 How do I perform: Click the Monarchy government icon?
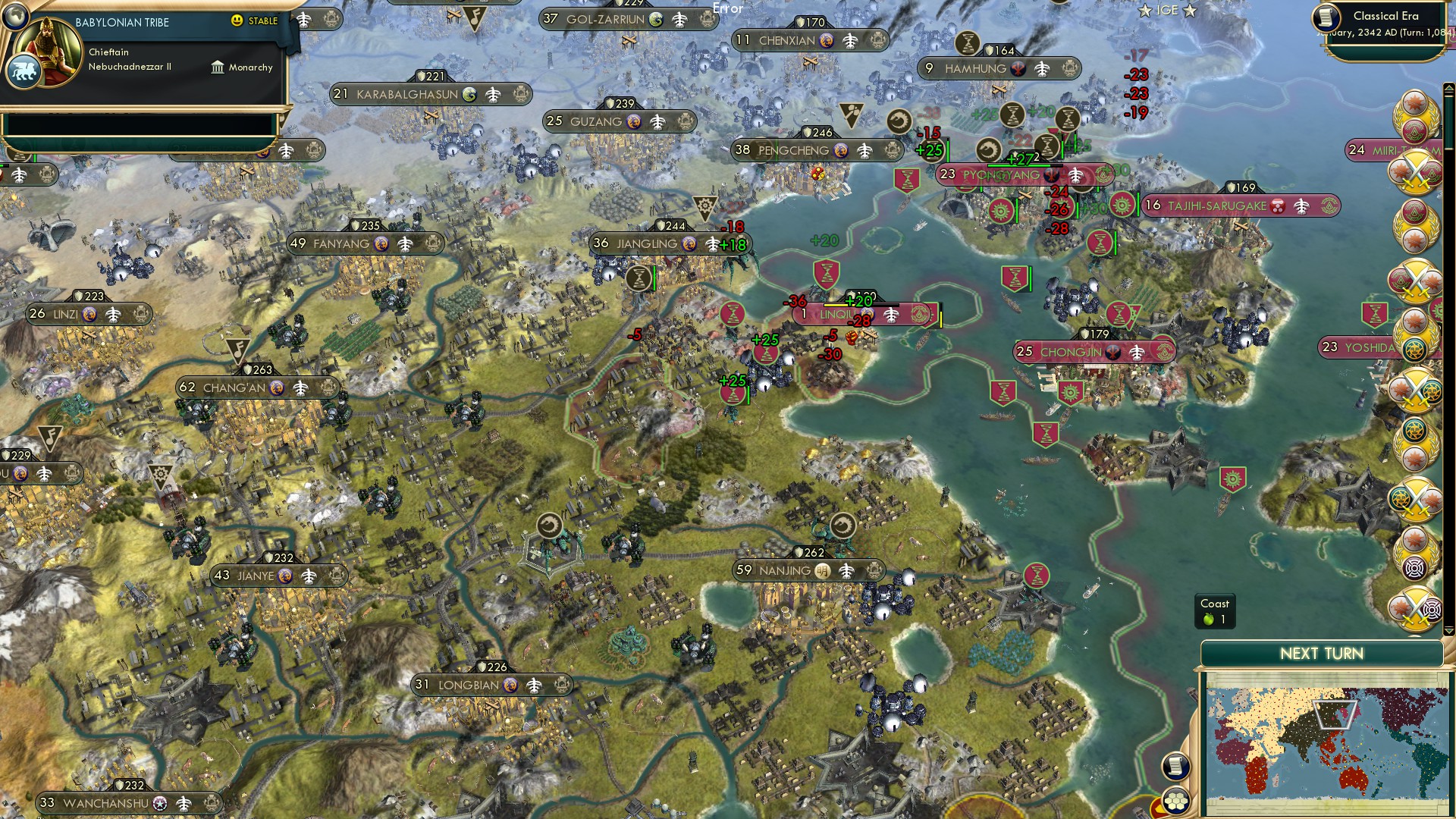point(218,68)
